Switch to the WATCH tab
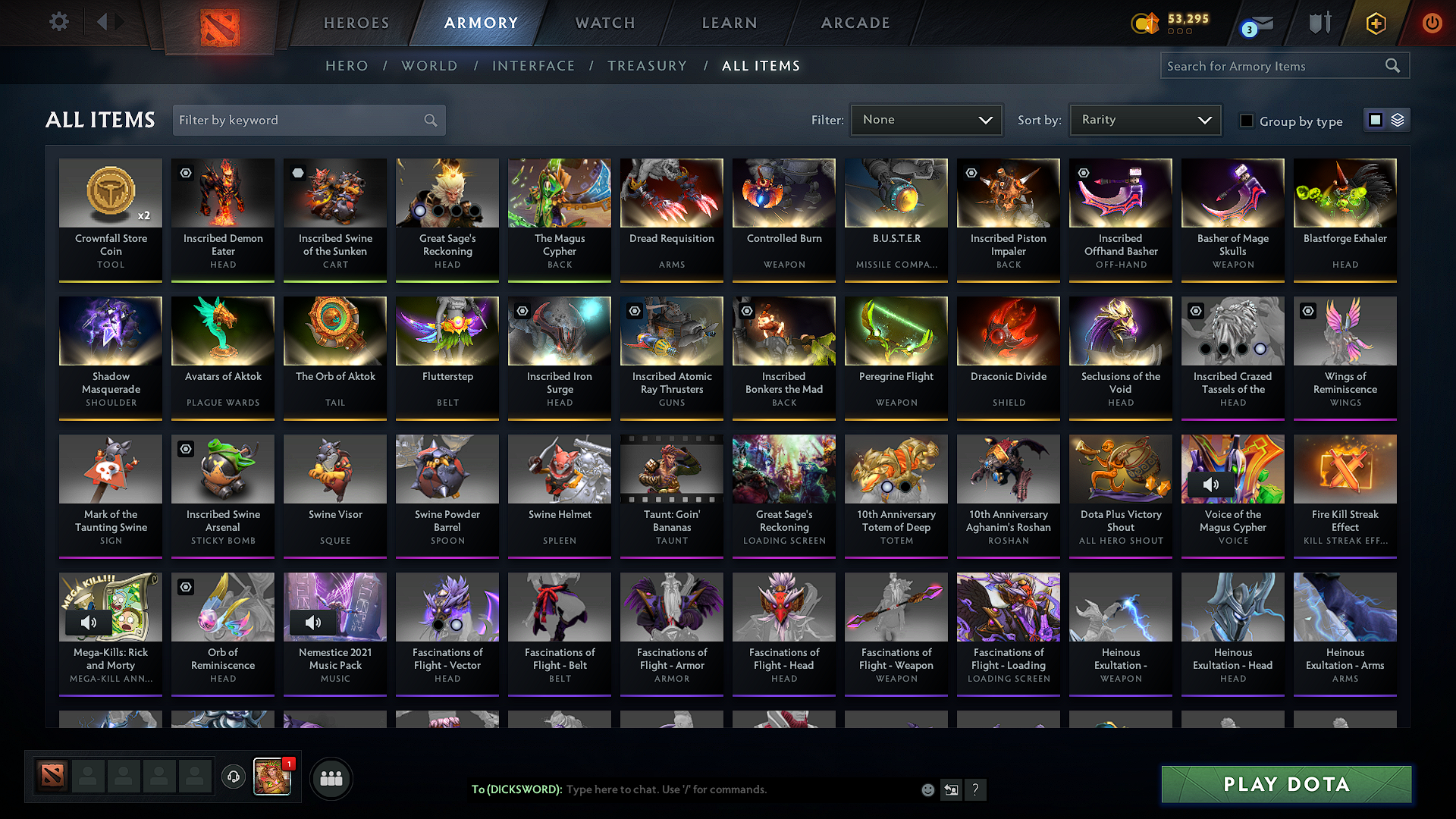The width and height of the screenshot is (1456, 819). coord(604,23)
